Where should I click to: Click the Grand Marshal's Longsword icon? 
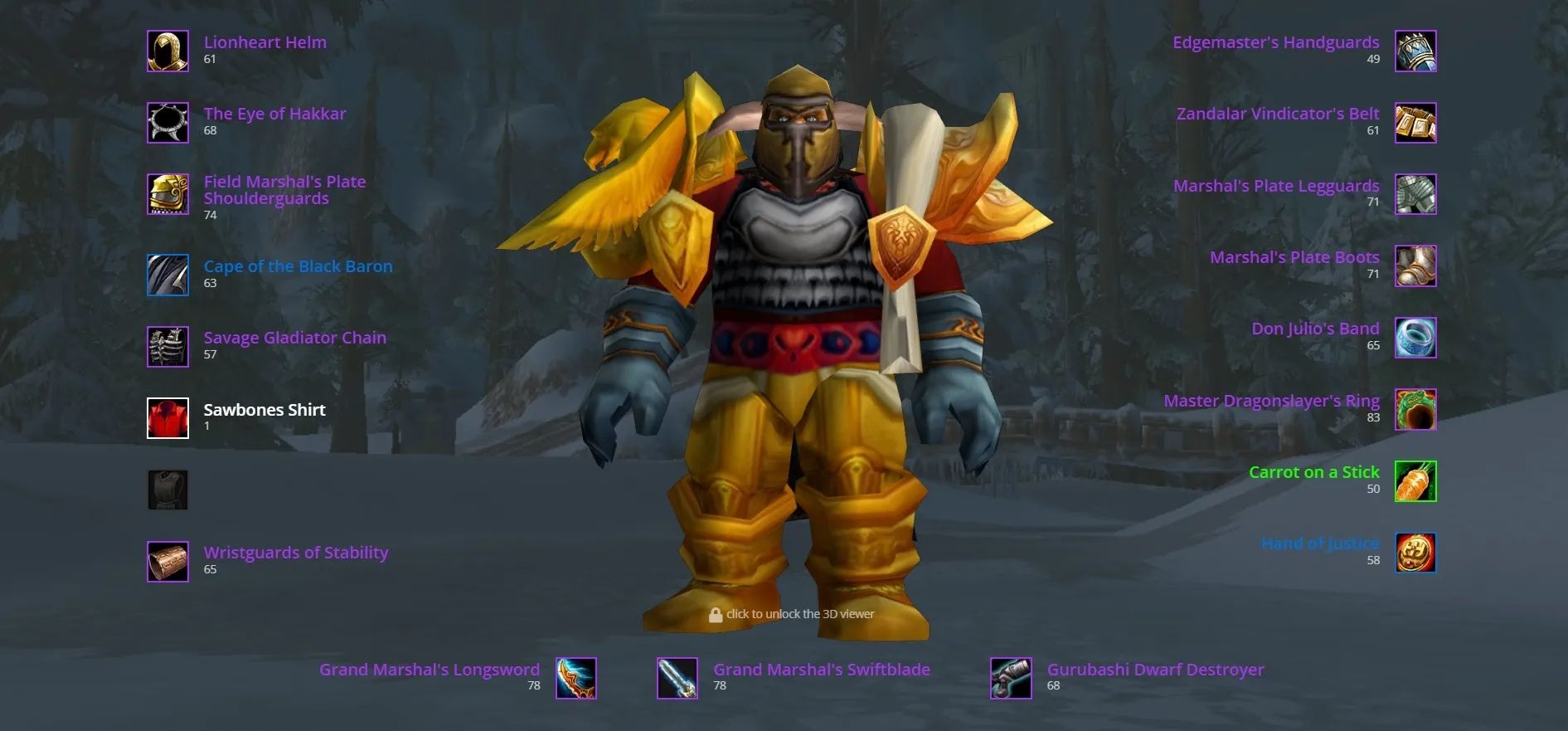pyautogui.click(x=575, y=678)
